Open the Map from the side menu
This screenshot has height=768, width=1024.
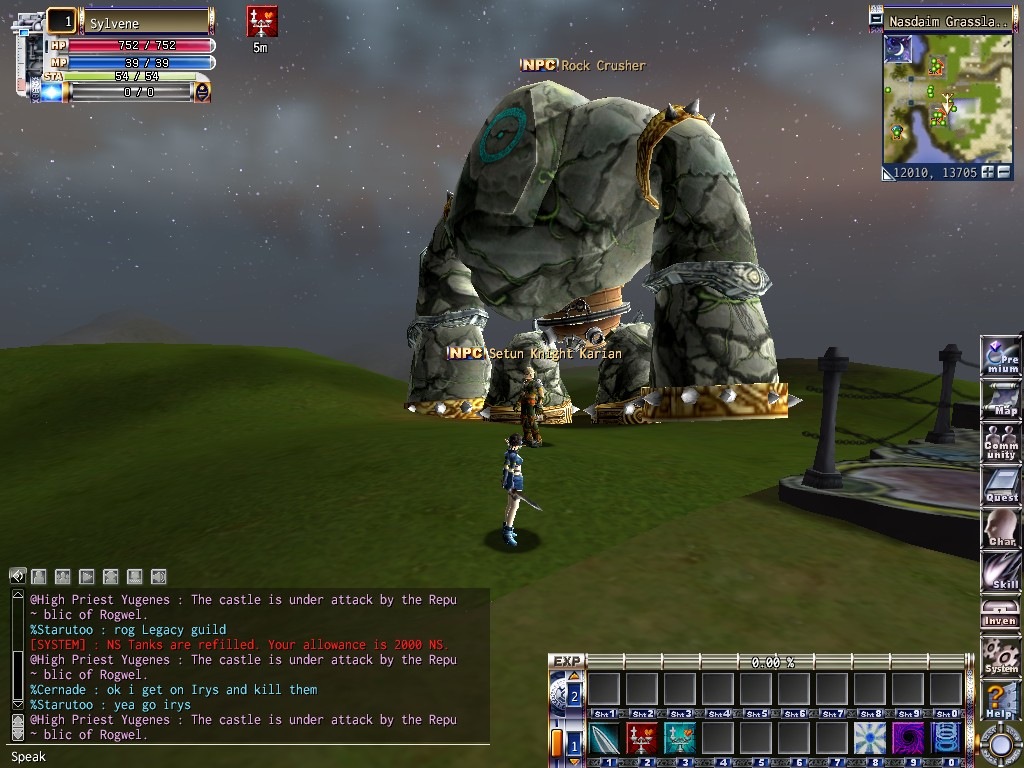pos(1001,400)
